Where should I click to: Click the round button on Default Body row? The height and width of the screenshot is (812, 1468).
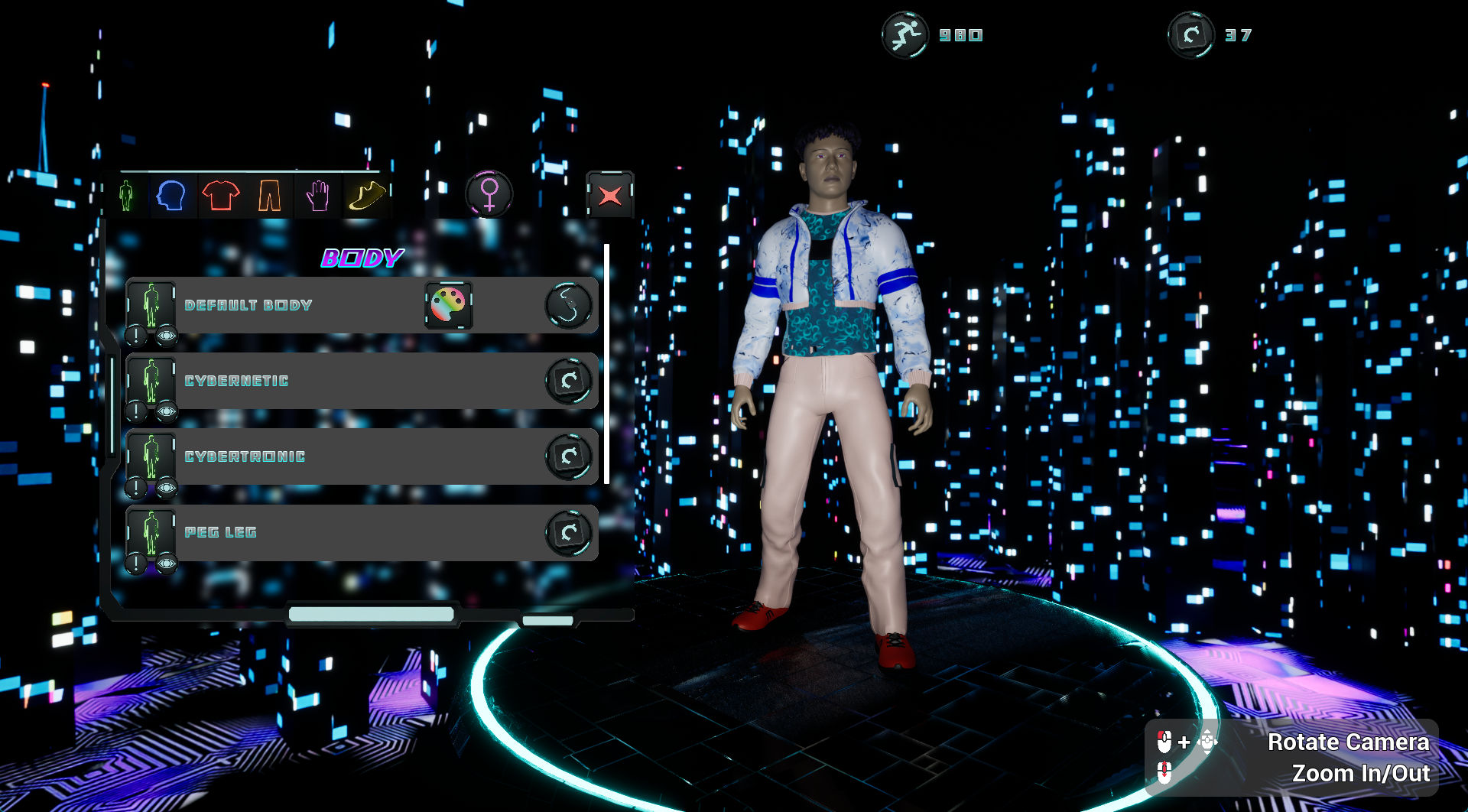tap(569, 305)
